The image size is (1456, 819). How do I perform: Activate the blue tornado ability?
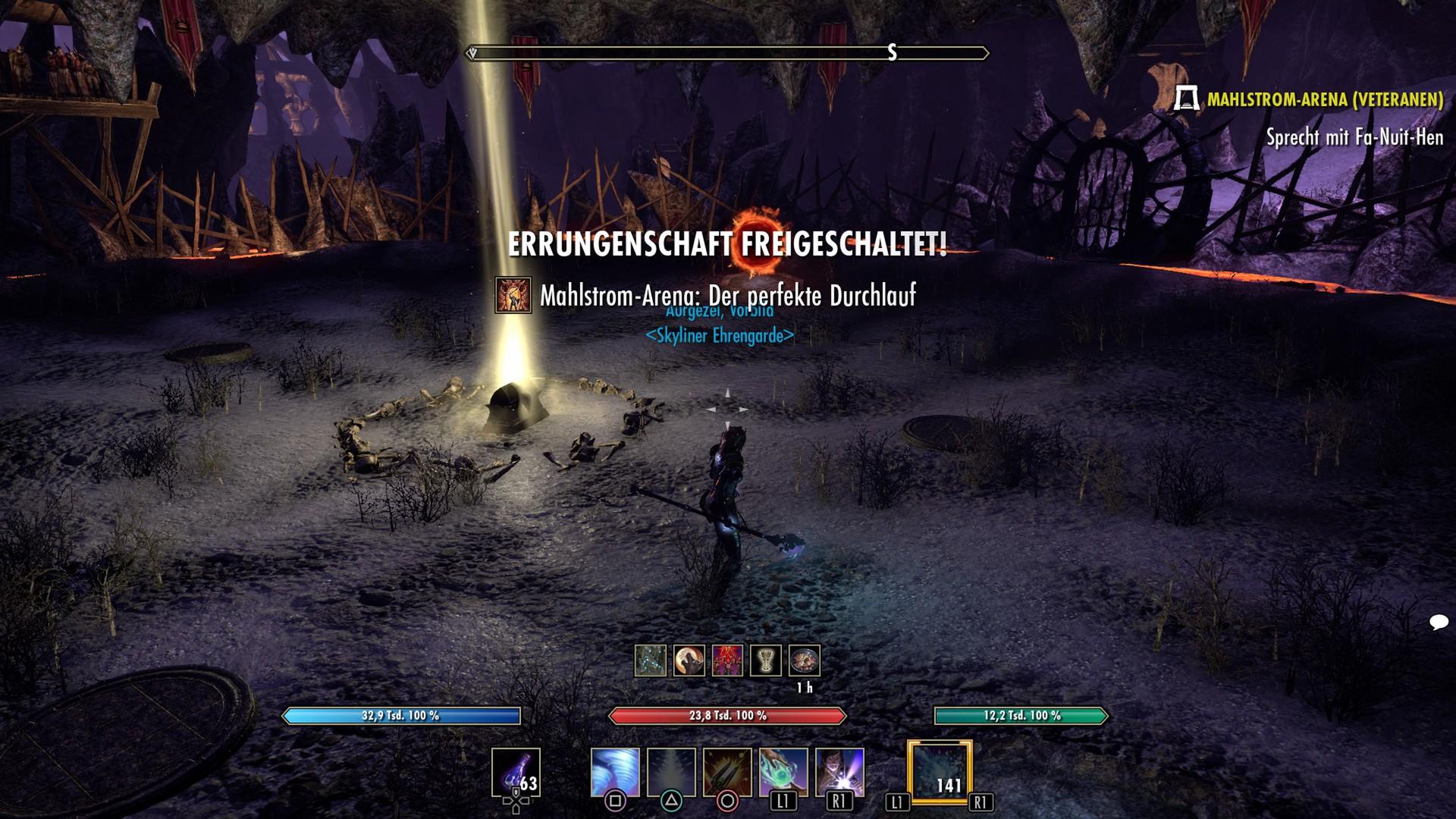615,773
